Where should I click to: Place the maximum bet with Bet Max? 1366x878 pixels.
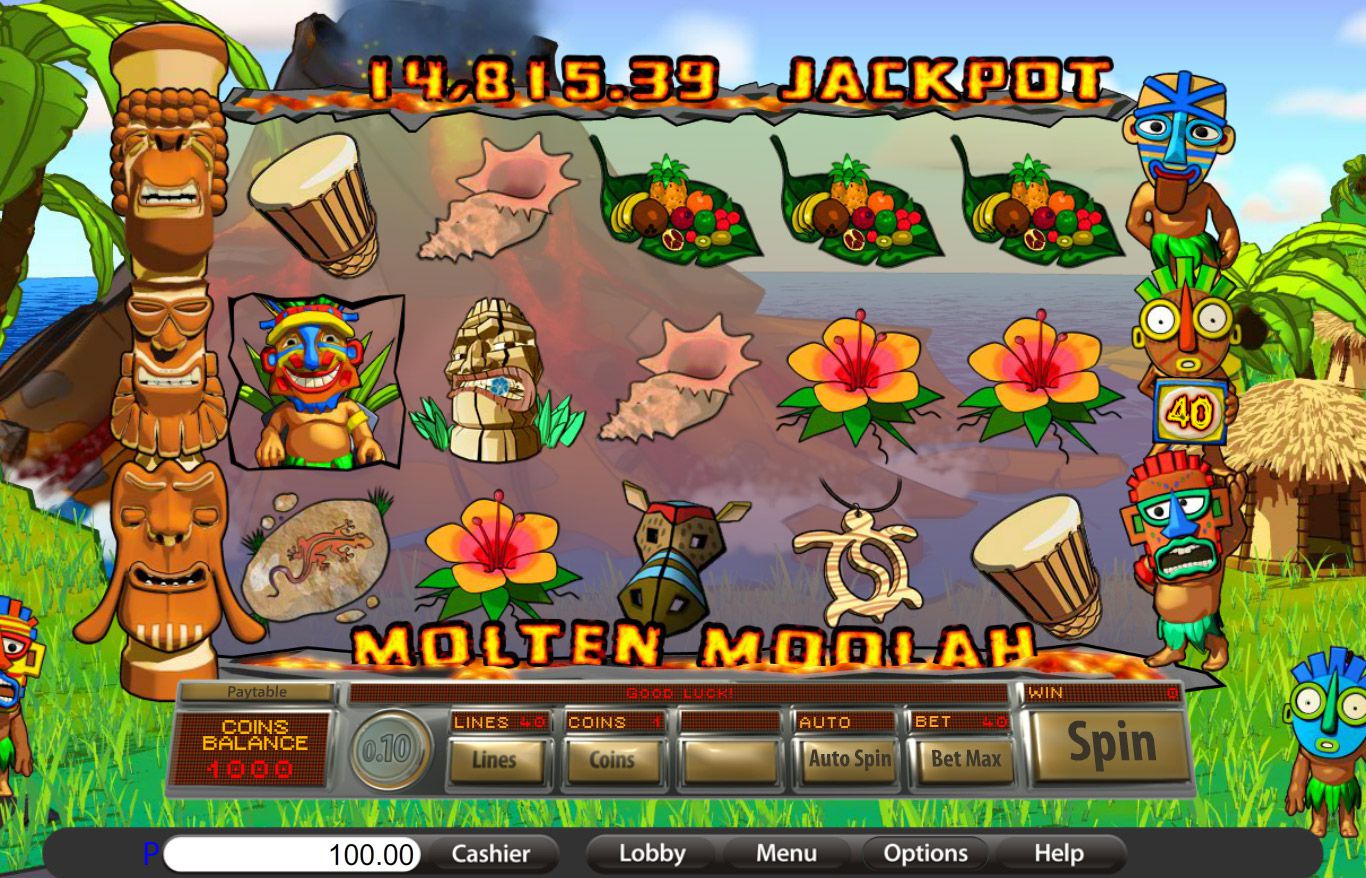pyautogui.click(x=965, y=760)
